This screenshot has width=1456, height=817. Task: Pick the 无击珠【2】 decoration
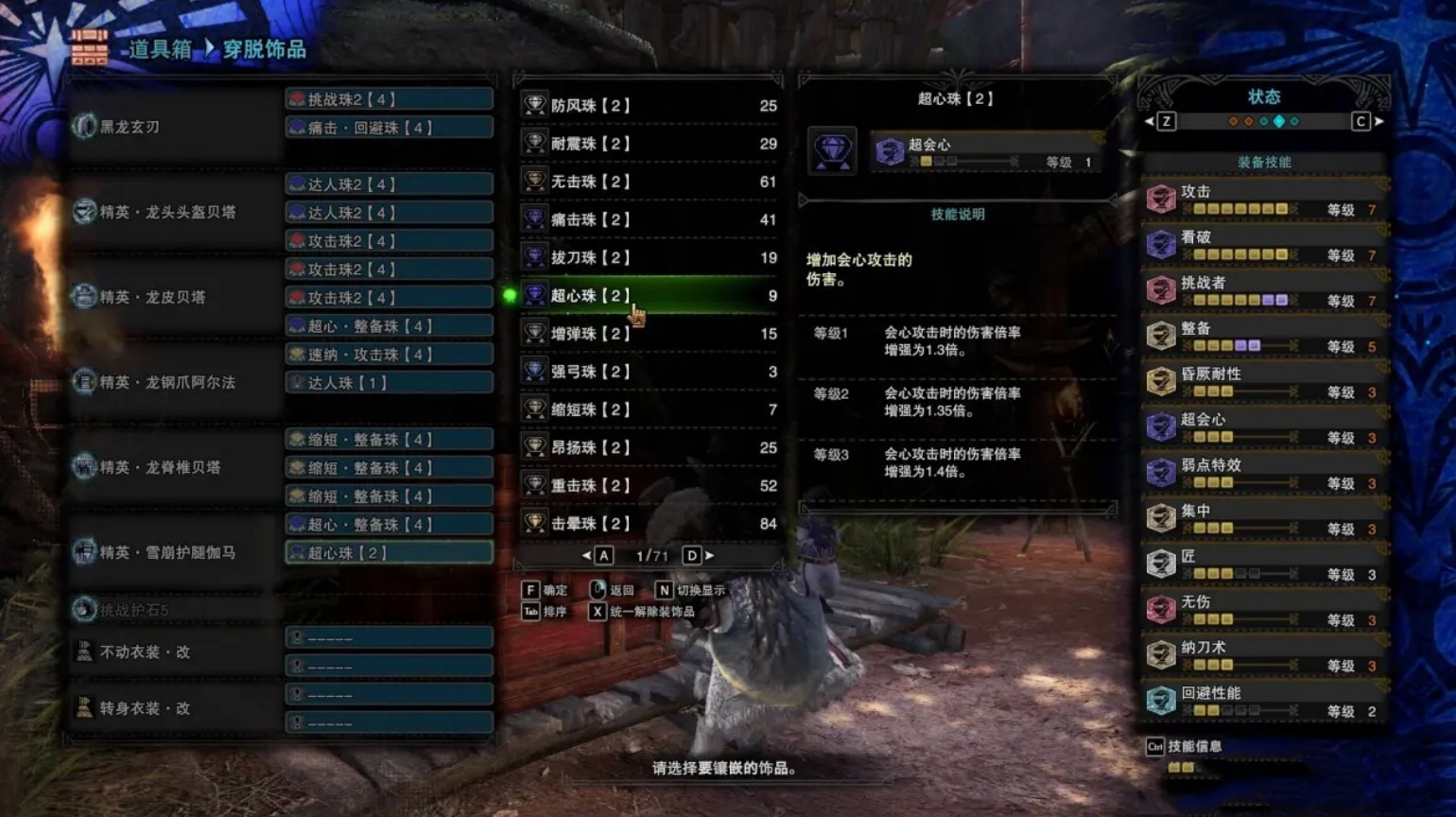point(649,182)
